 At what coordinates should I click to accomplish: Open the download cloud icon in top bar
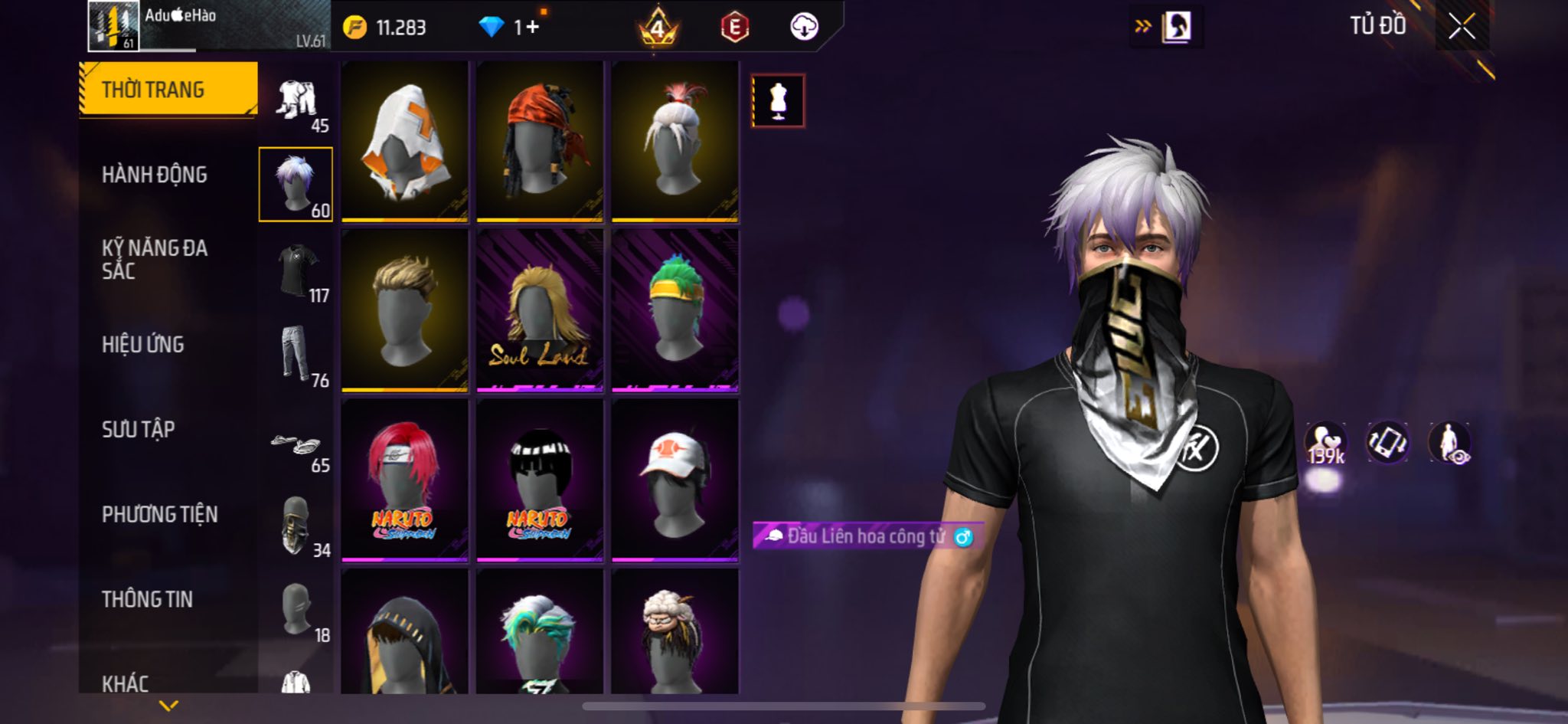click(x=804, y=28)
